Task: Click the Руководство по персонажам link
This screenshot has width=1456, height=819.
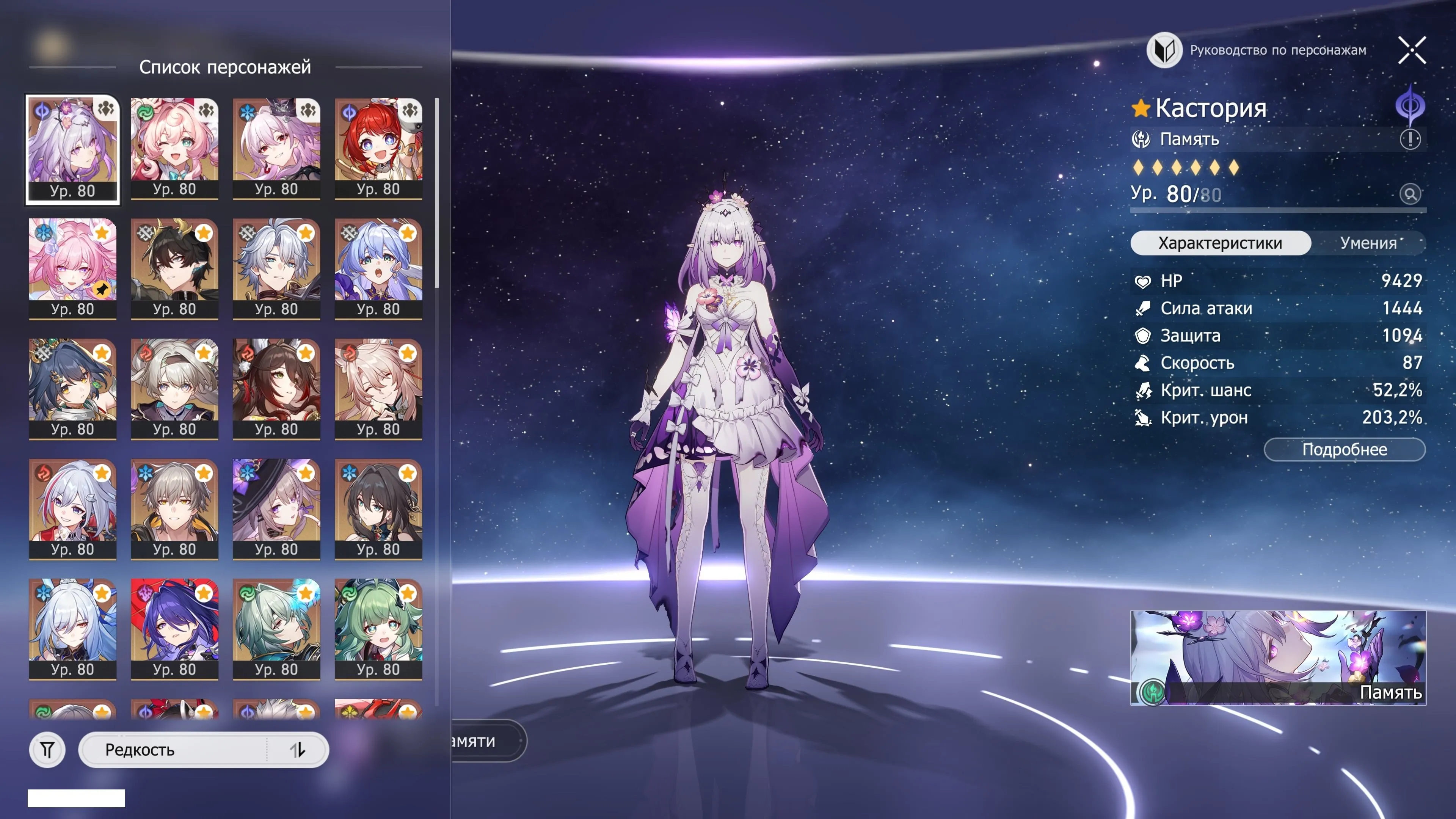Action: pyautogui.click(x=1277, y=50)
